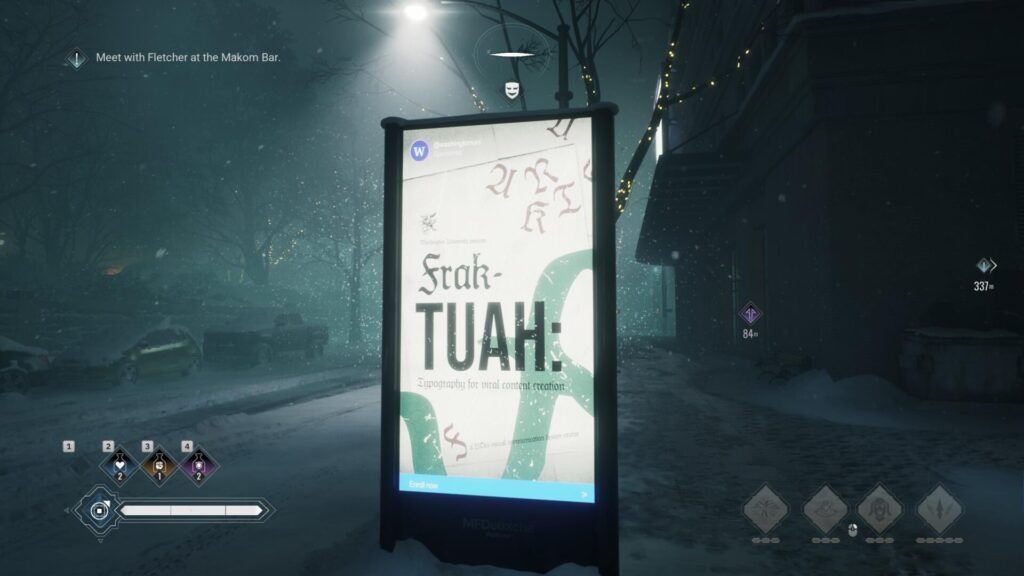Click the masquerade mask icon
The width and height of the screenshot is (1024, 576).
pyautogui.click(x=512, y=90)
